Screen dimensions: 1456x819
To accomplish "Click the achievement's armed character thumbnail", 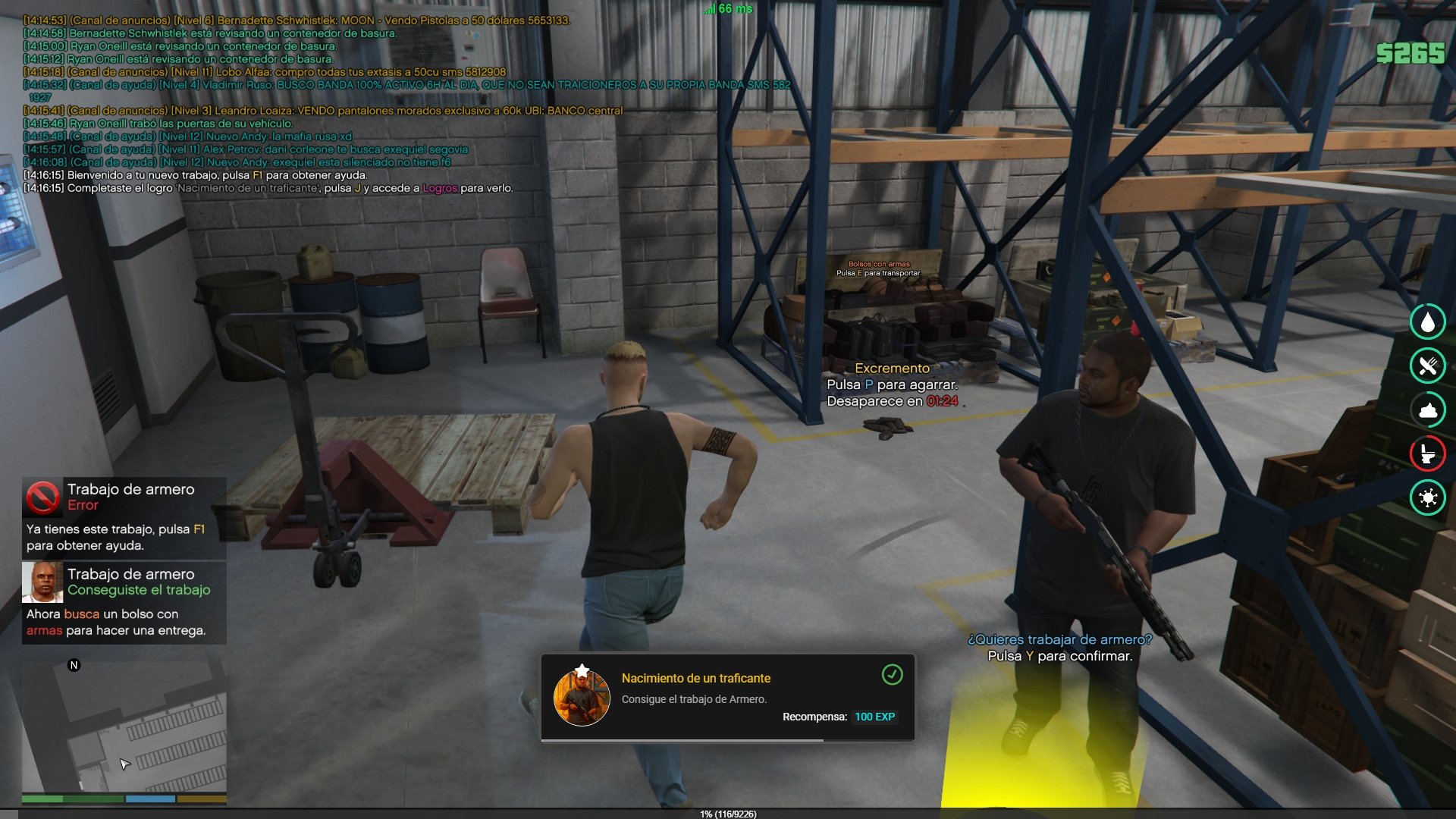I will 582,697.
